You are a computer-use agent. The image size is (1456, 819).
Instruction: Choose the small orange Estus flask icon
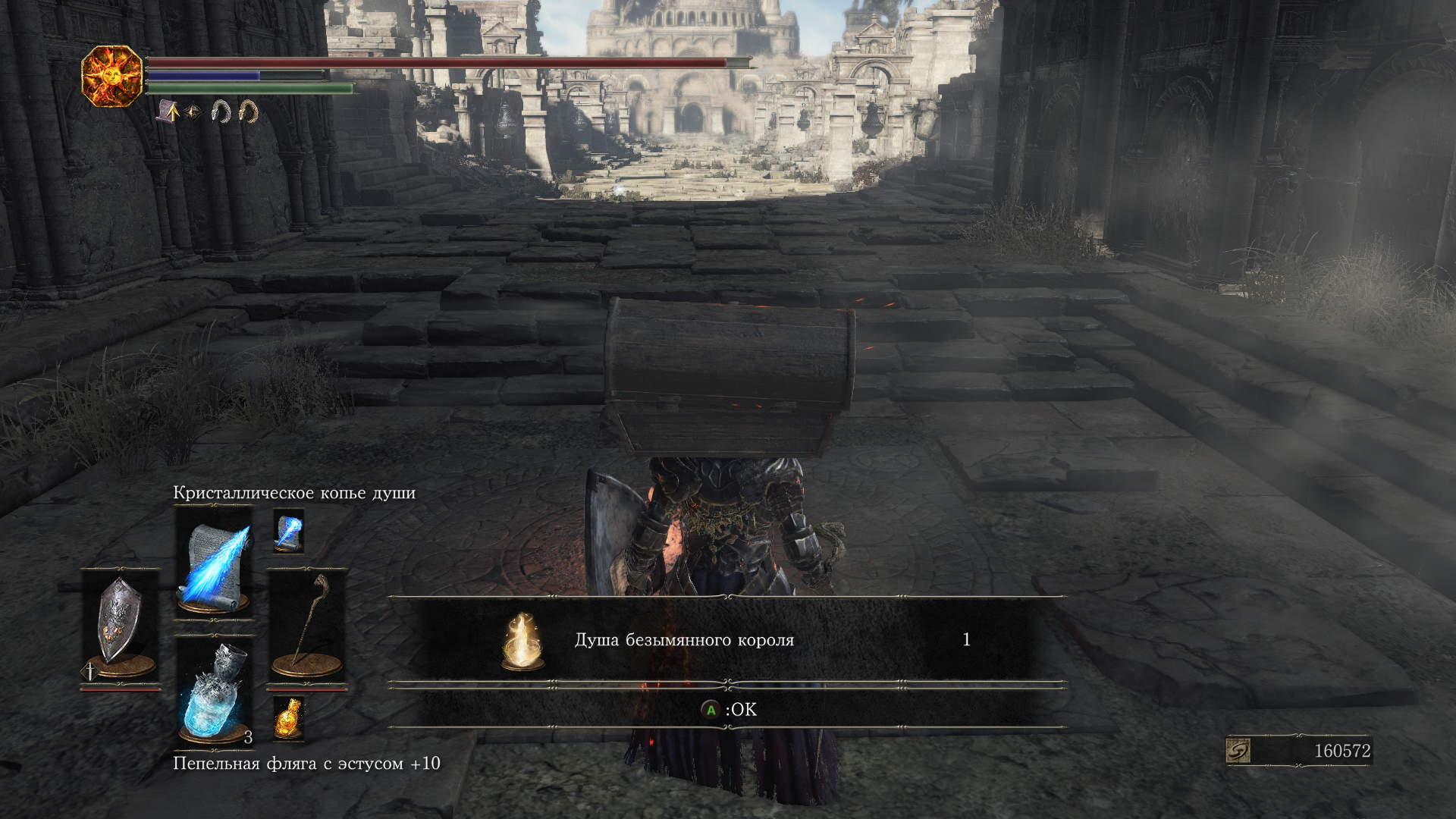[288, 717]
